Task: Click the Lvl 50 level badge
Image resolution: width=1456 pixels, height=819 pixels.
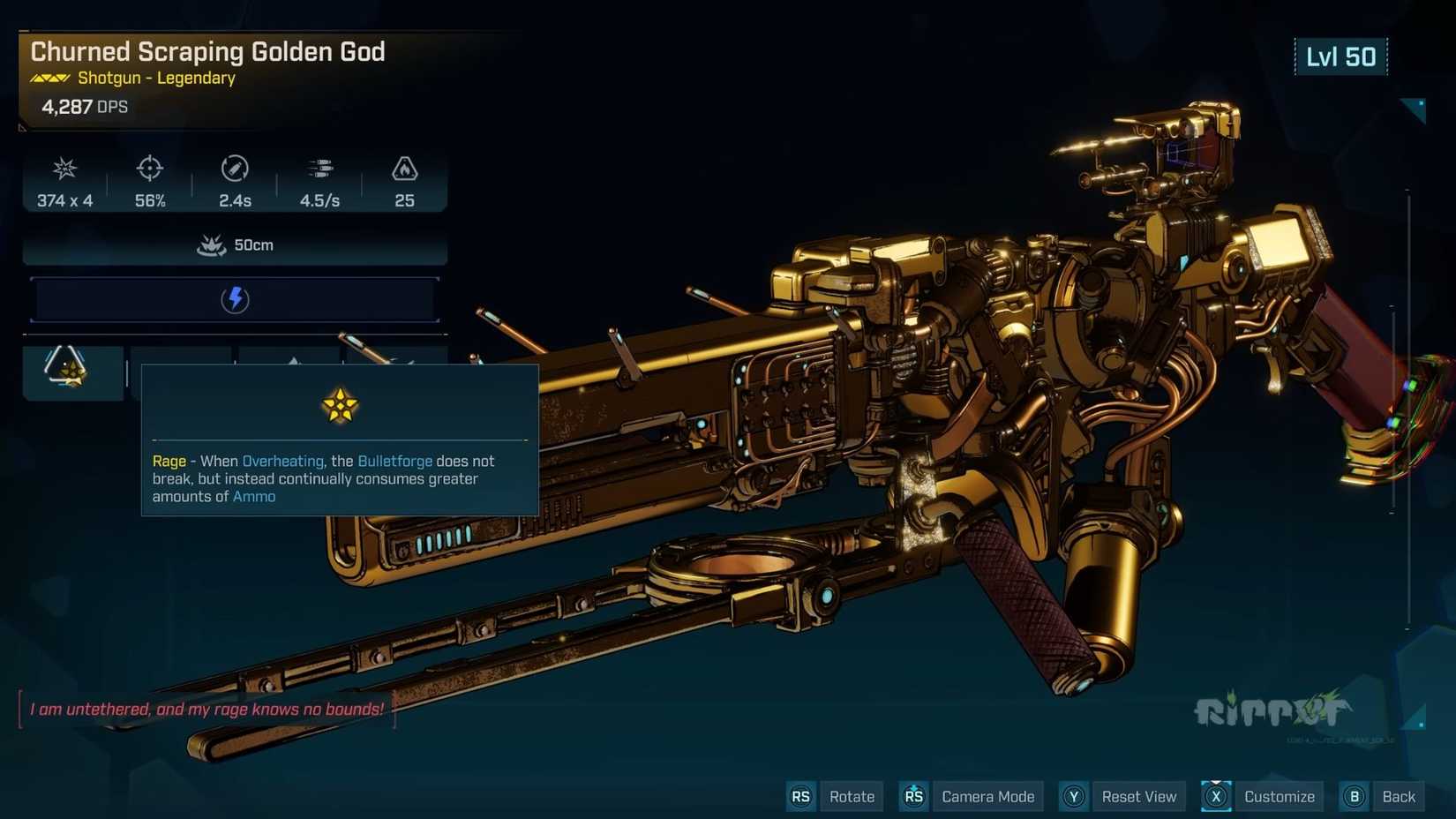Action: (1341, 56)
